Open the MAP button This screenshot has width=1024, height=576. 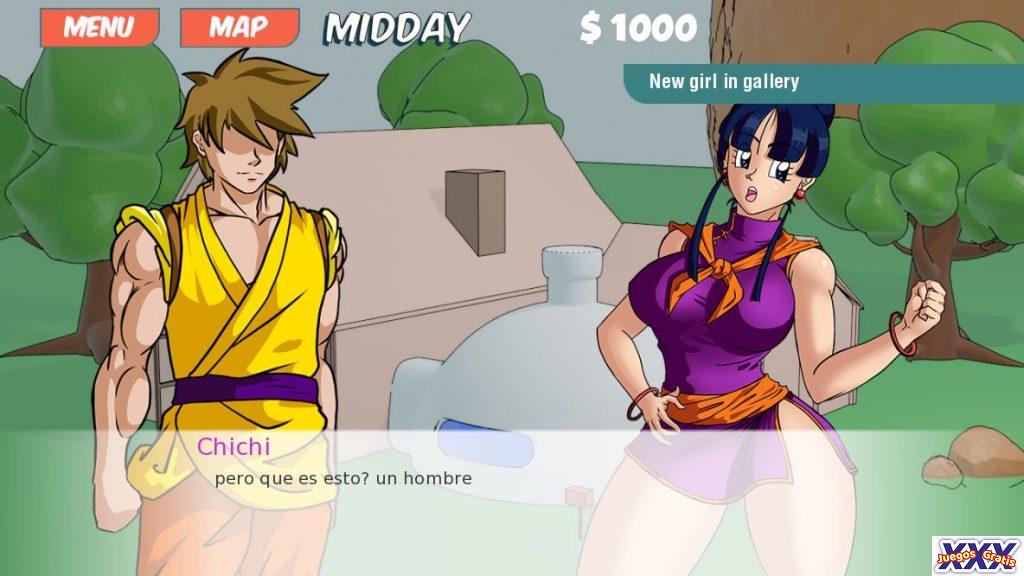[x=239, y=27]
